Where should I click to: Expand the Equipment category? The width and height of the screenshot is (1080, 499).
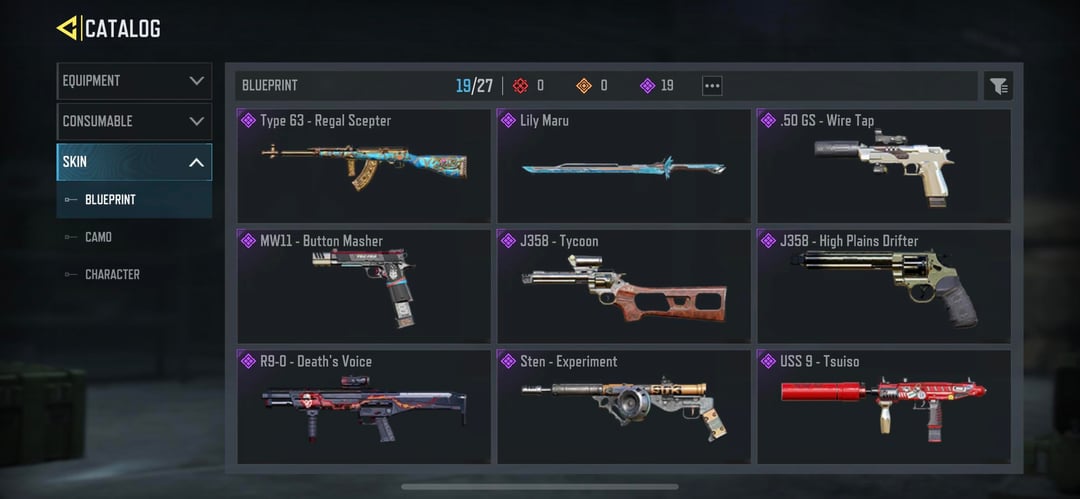tap(134, 81)
